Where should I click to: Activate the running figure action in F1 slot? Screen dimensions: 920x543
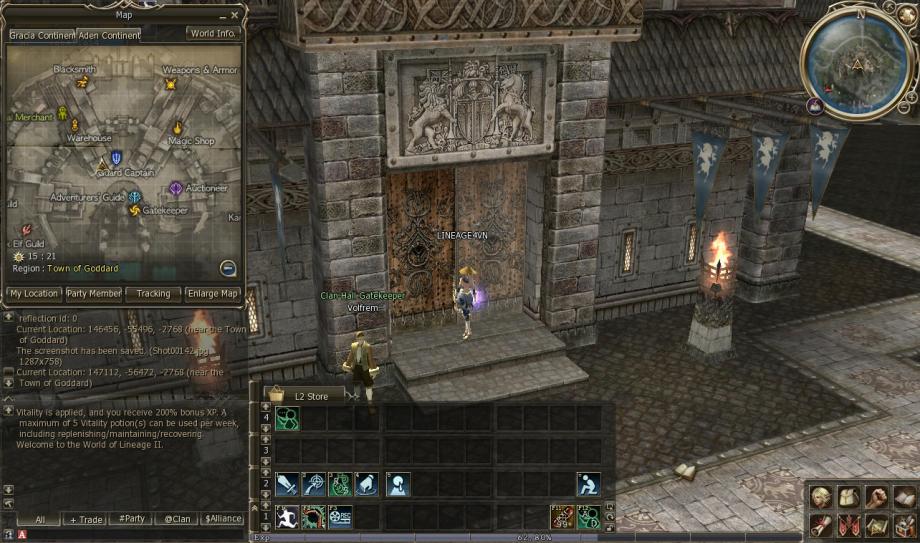[287, 517]
